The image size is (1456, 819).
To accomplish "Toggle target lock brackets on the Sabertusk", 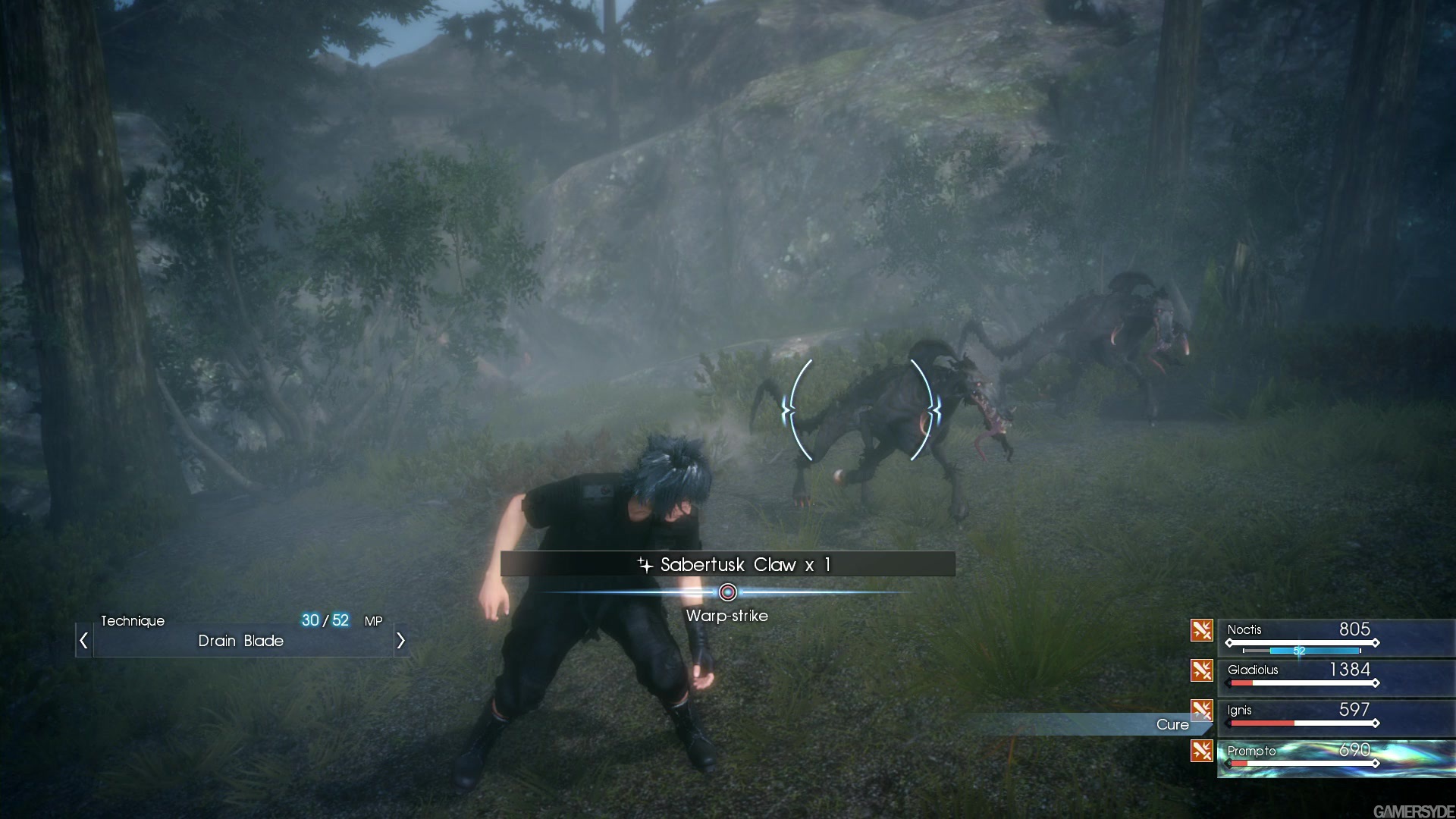I will [861, 409].
